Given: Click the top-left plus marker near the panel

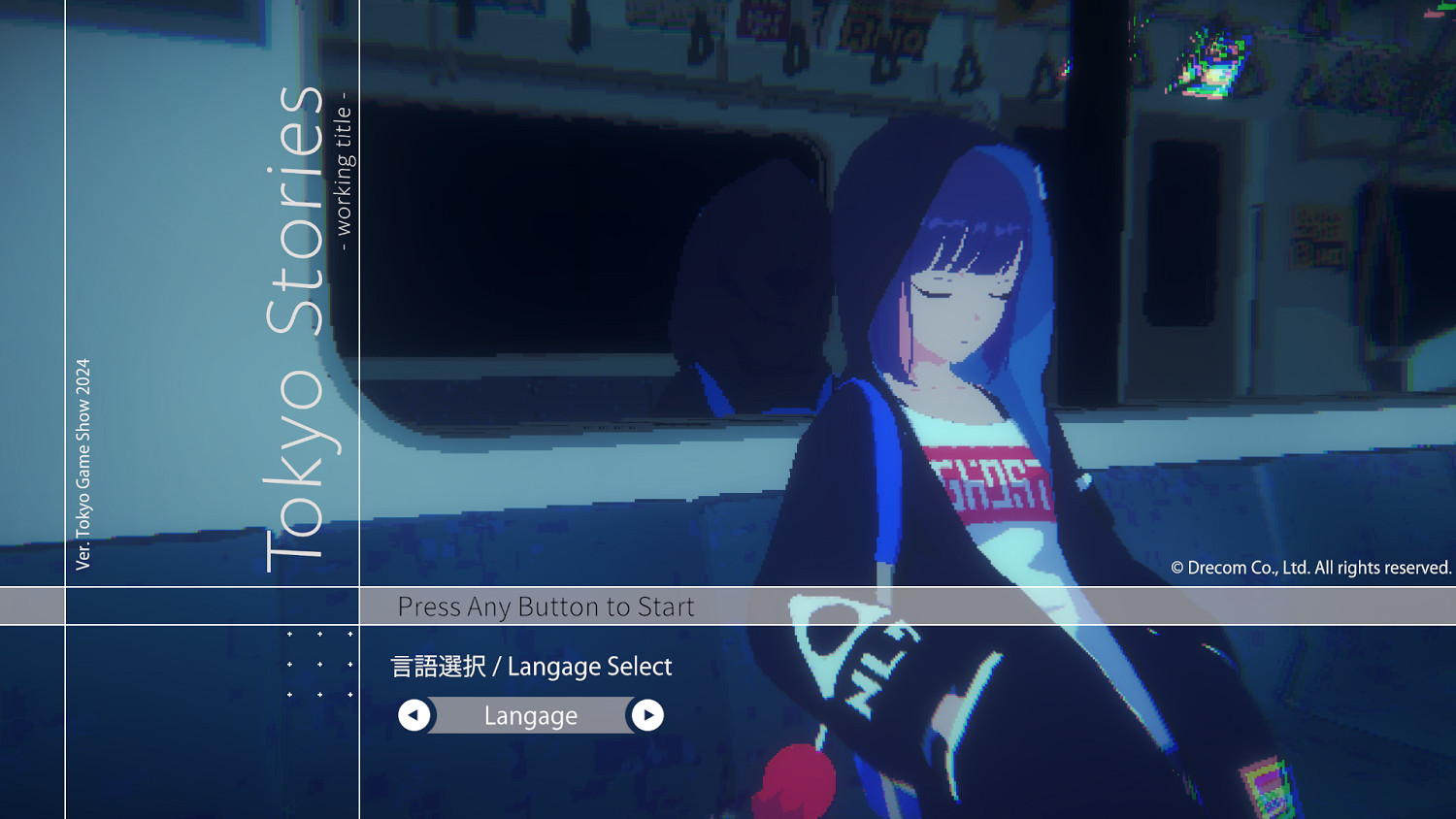Looking at the screenshot, I should tap(289, 634).
